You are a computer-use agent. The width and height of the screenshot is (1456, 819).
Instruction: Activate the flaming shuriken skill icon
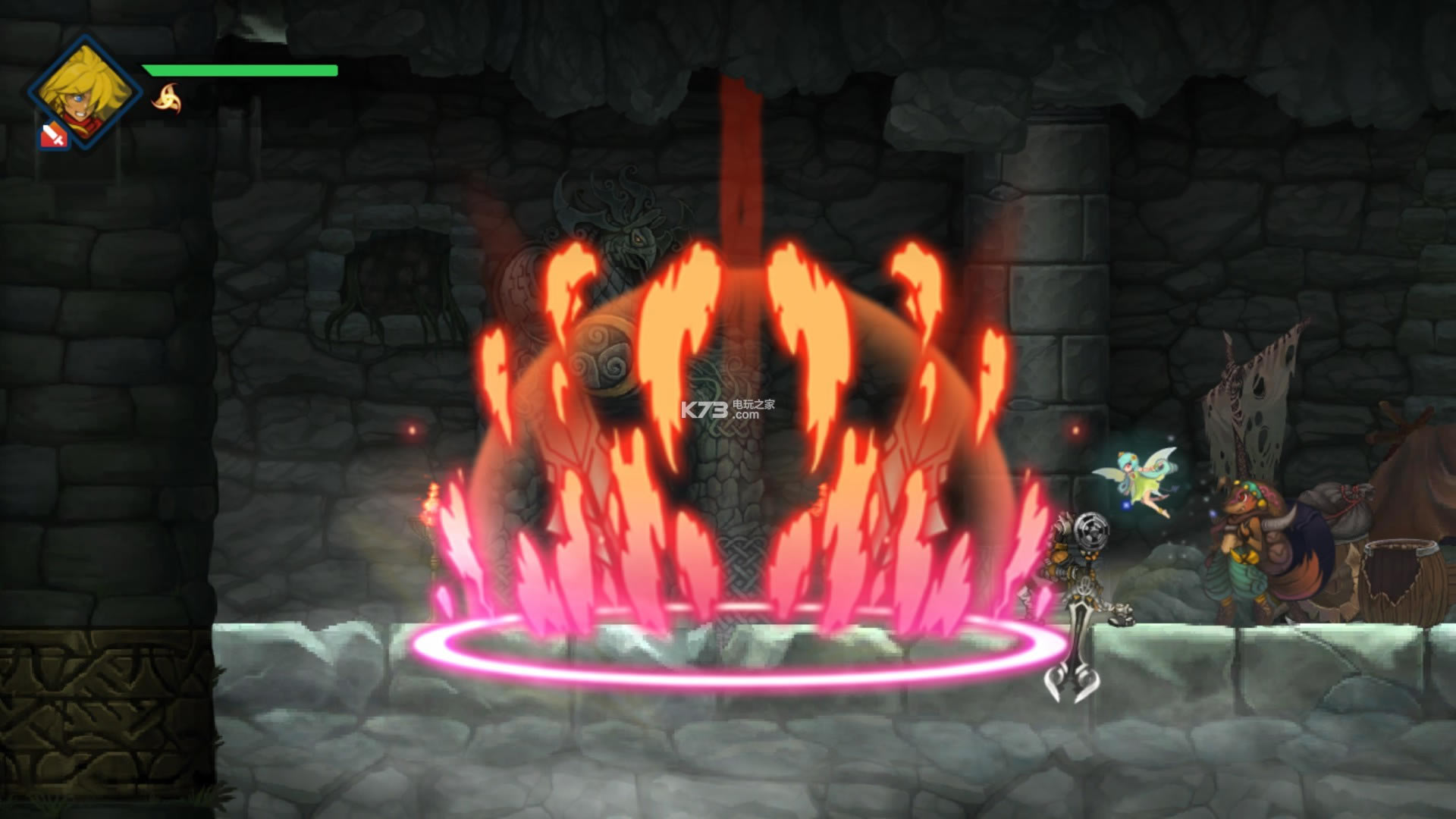pos(165,98)
